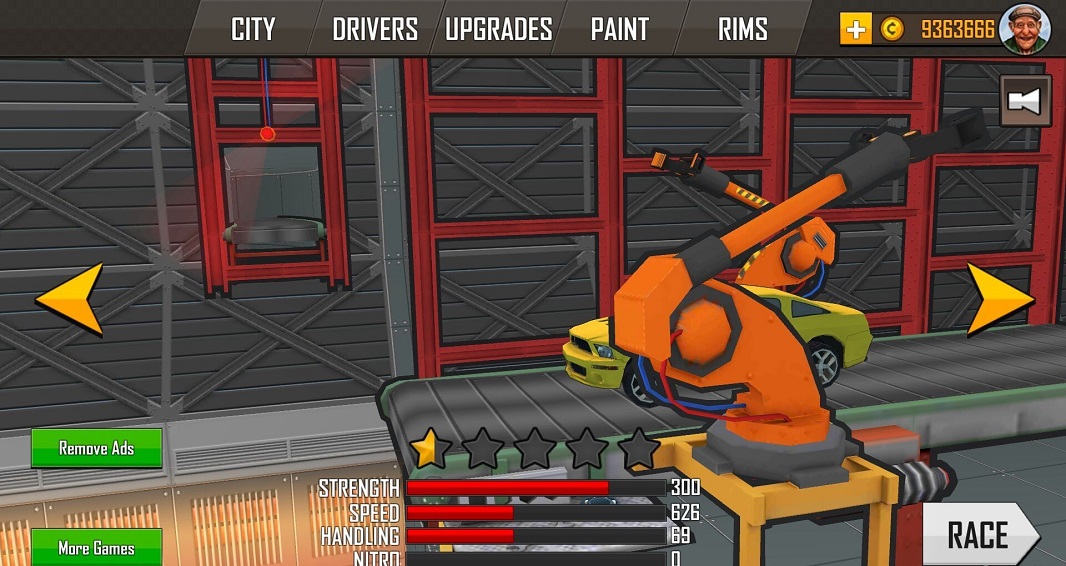Open the old man driver avatar
The image size is (1066, 566).
coord(1025,28)
